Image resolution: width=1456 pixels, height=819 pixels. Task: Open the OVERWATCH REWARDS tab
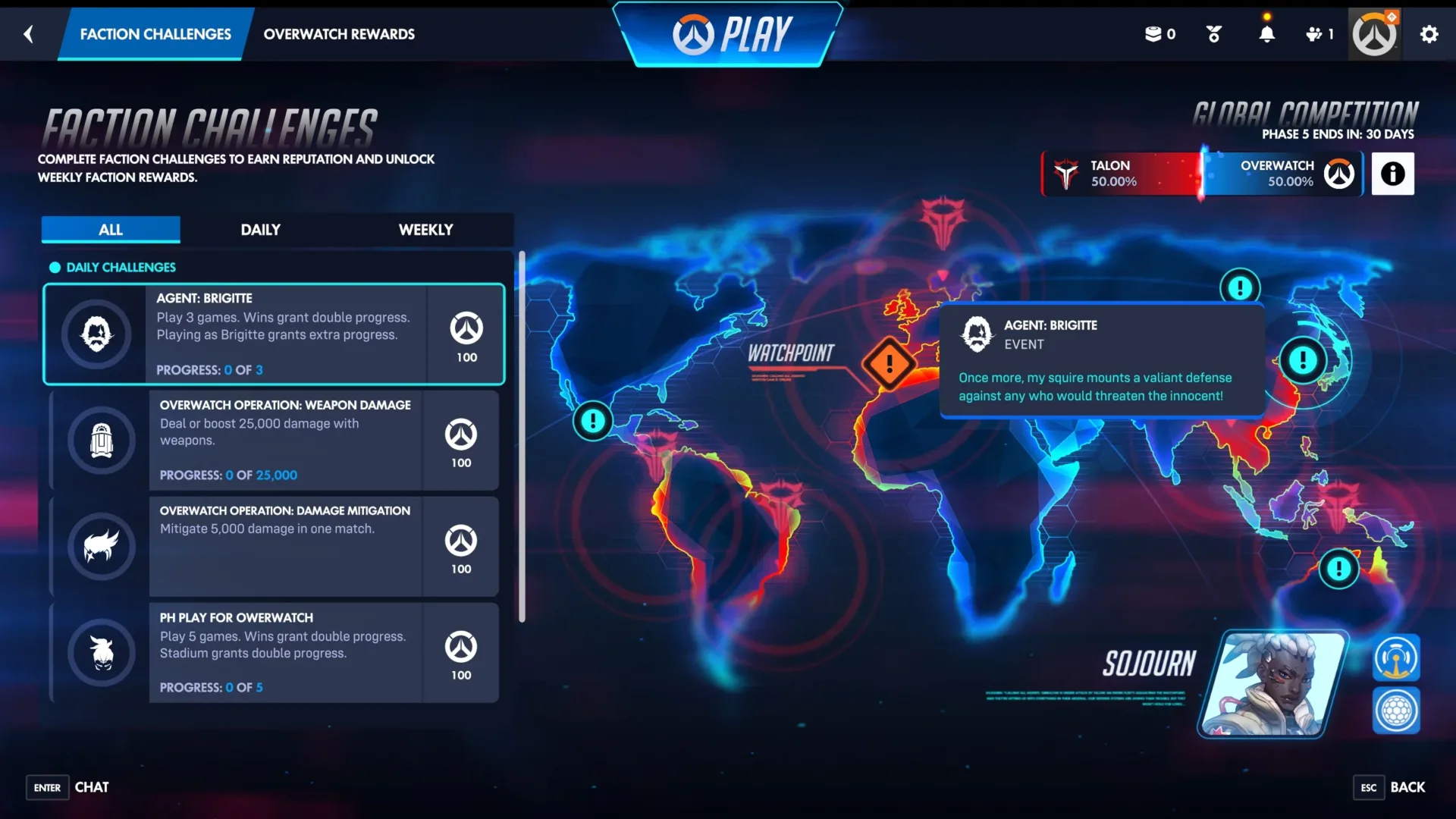pos(339,33)
